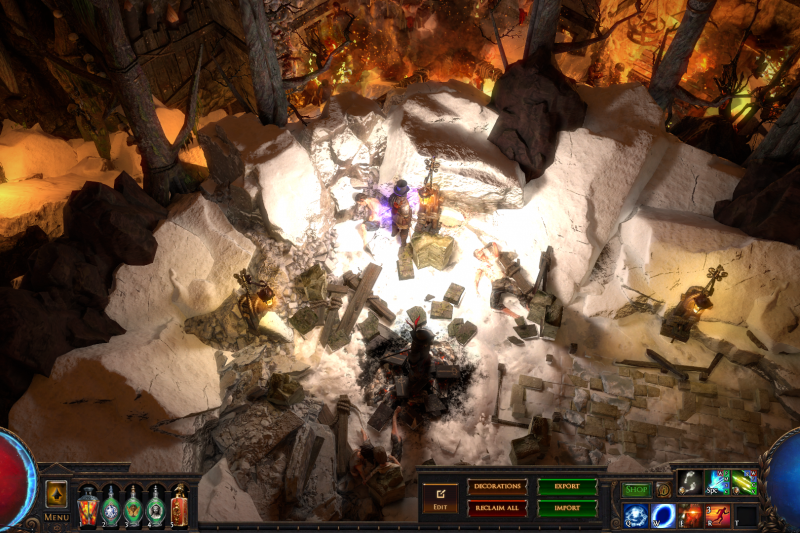Select the blue lightning strike skill
The width and height of the screenshot is (800, 533).
(718, 482)
